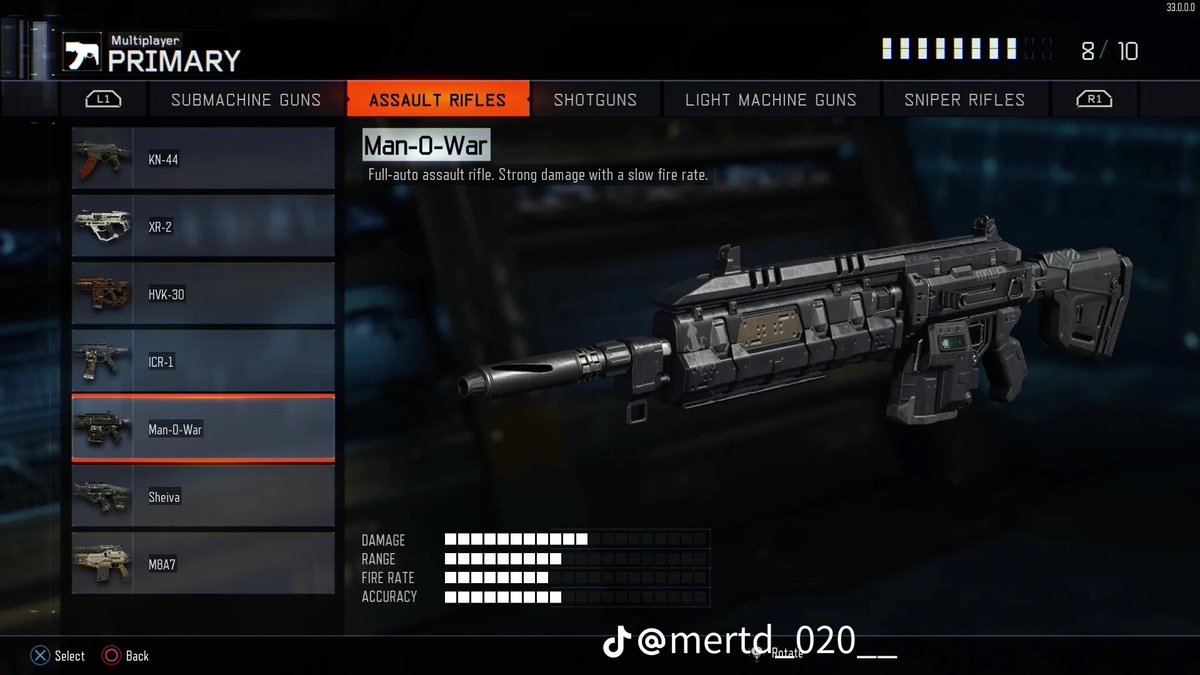Screen dimensions: 1200x675
Task: Select the XR-2 weapon row
Action: tap(203, 227)
